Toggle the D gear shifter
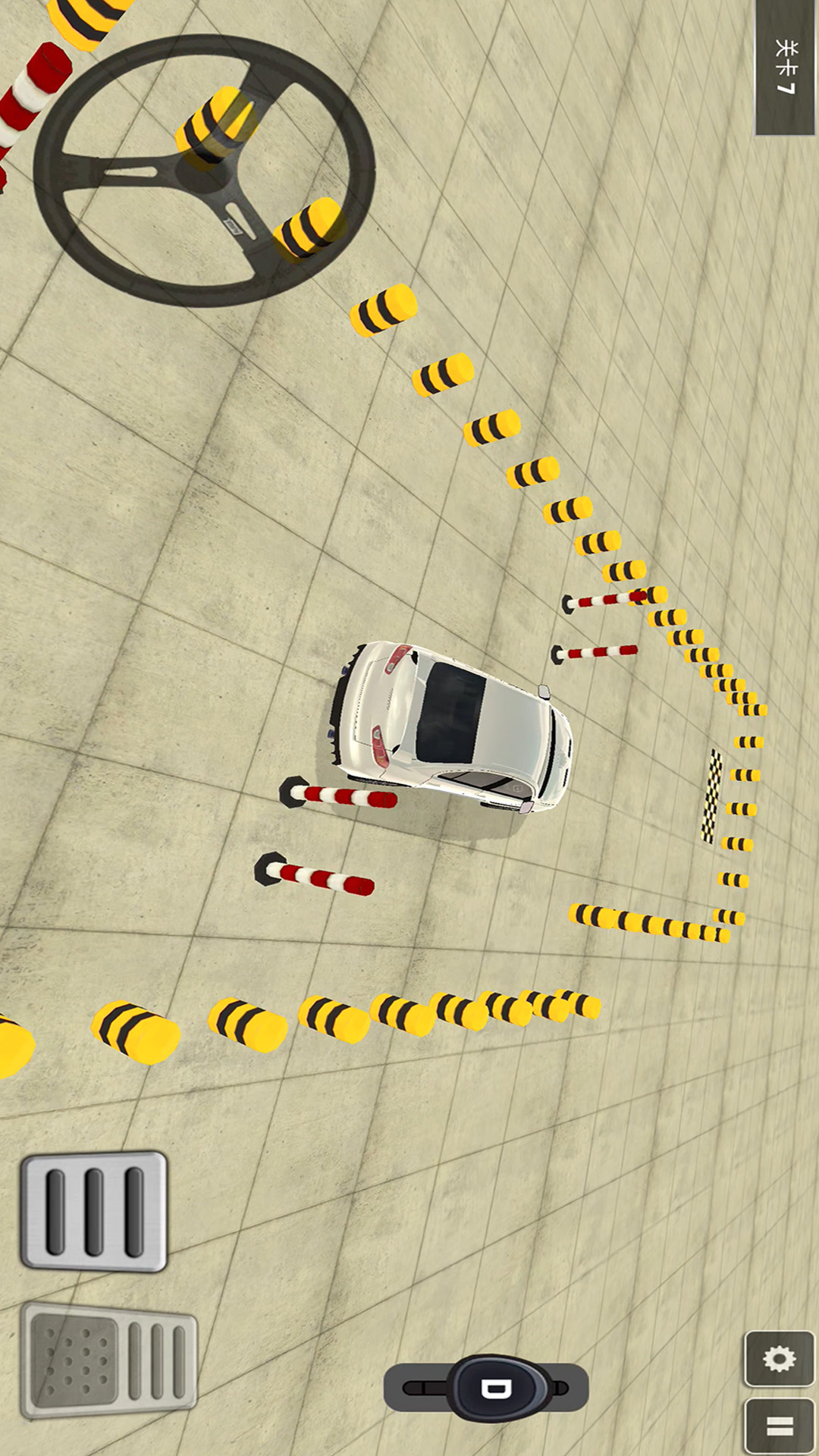Image resolution: width=819 pixels, height=1456 pixels. pyautogui.click(x=497, y=1389)
